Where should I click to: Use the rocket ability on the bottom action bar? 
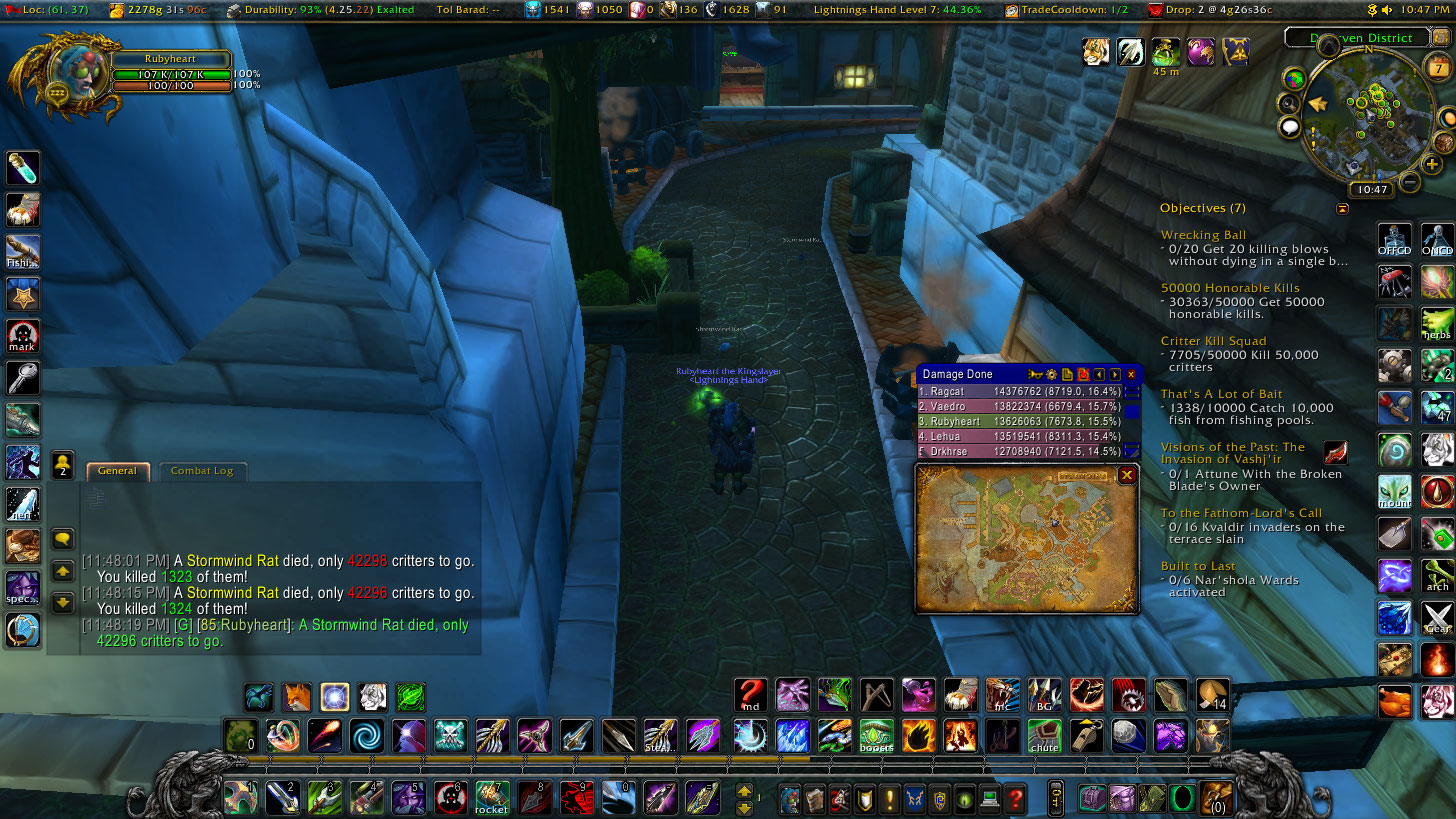tap(491, 798)
